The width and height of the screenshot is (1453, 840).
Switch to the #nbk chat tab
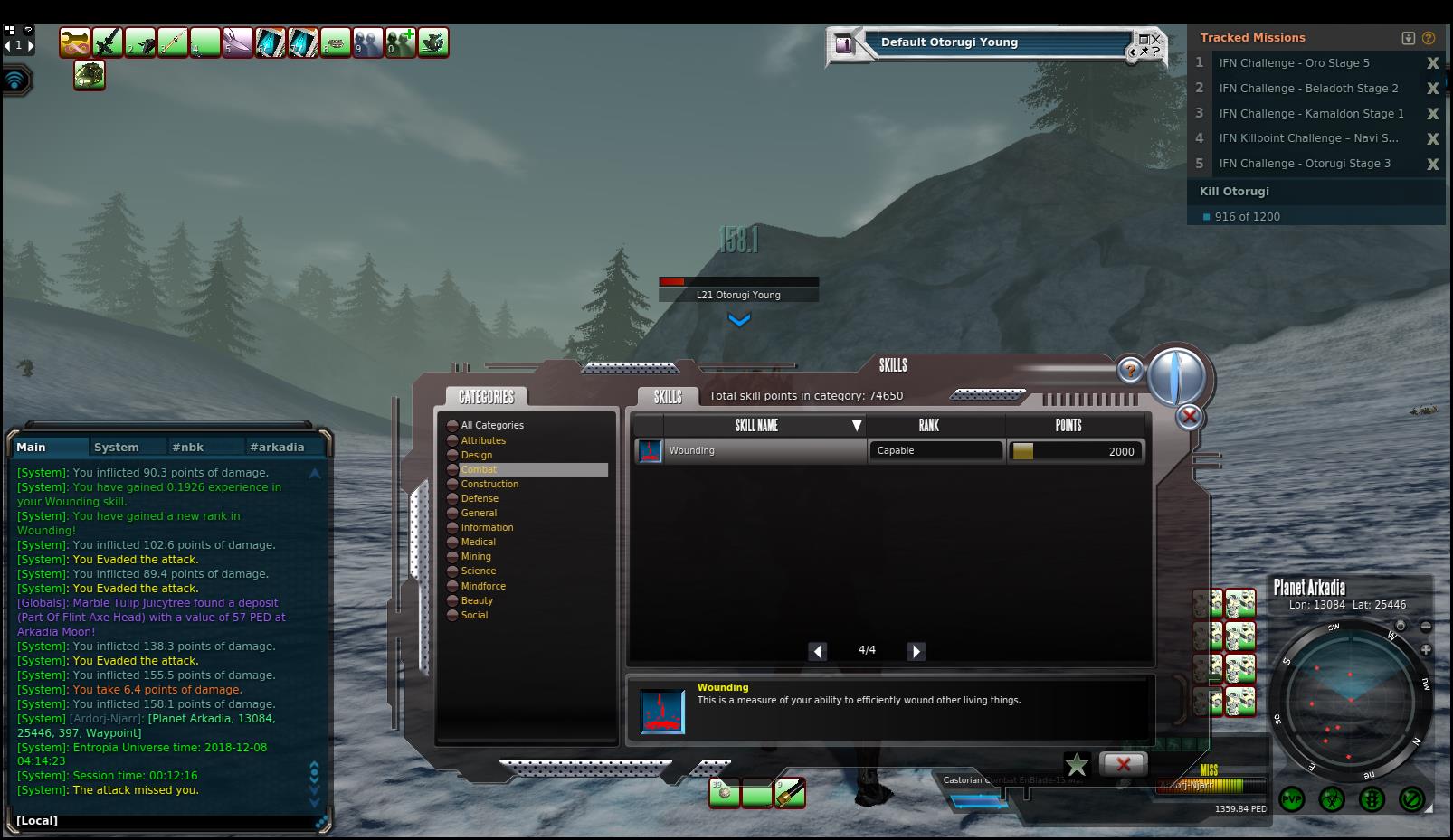(x=188, y=447)
